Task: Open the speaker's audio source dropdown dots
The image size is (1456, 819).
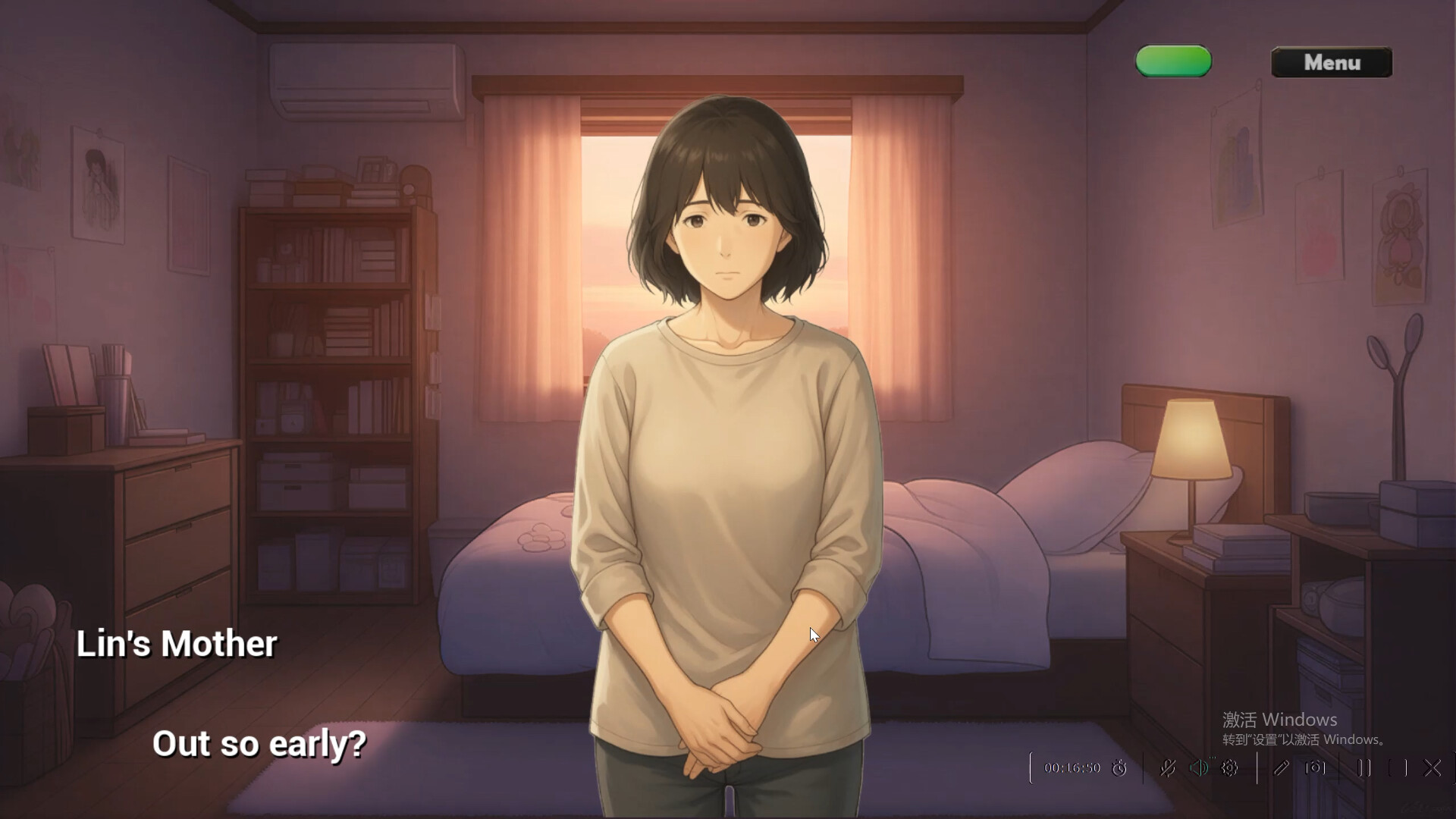Action: (1212, 758)
